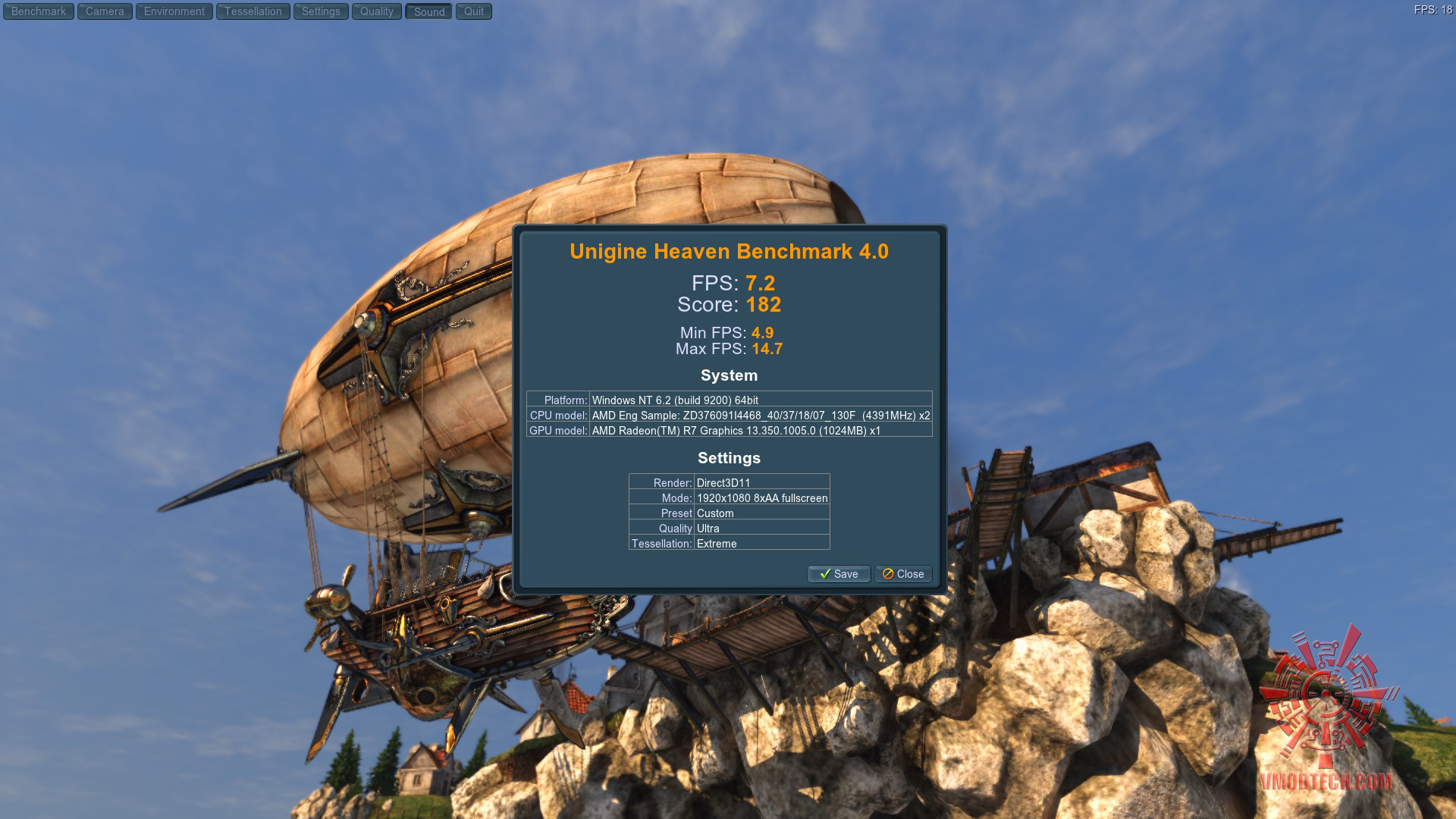Toggle the Tessellation button
This screenshot has width=1456, height=819.
point(253,11)
